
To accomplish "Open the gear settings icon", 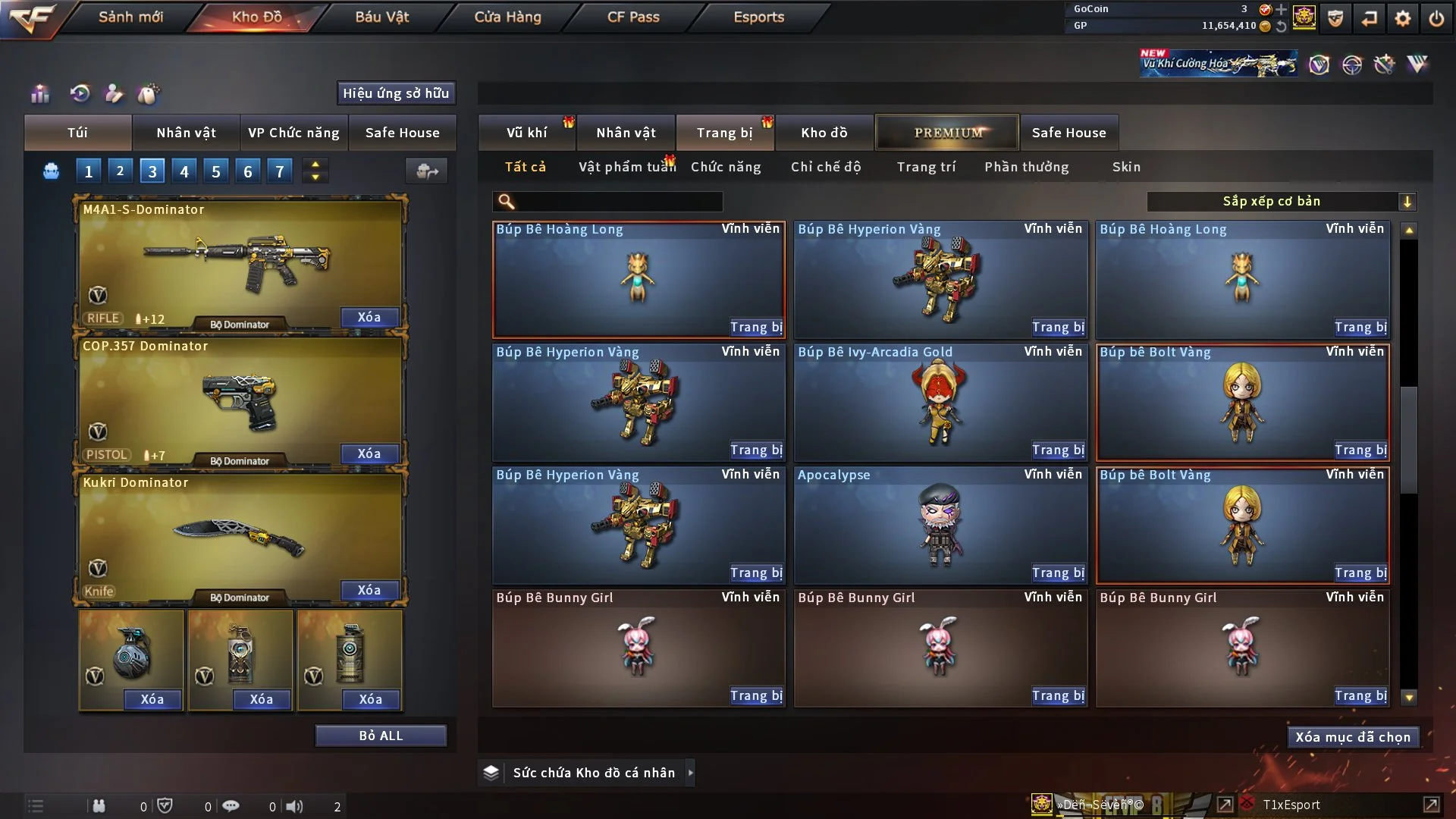I will 1403,18.
